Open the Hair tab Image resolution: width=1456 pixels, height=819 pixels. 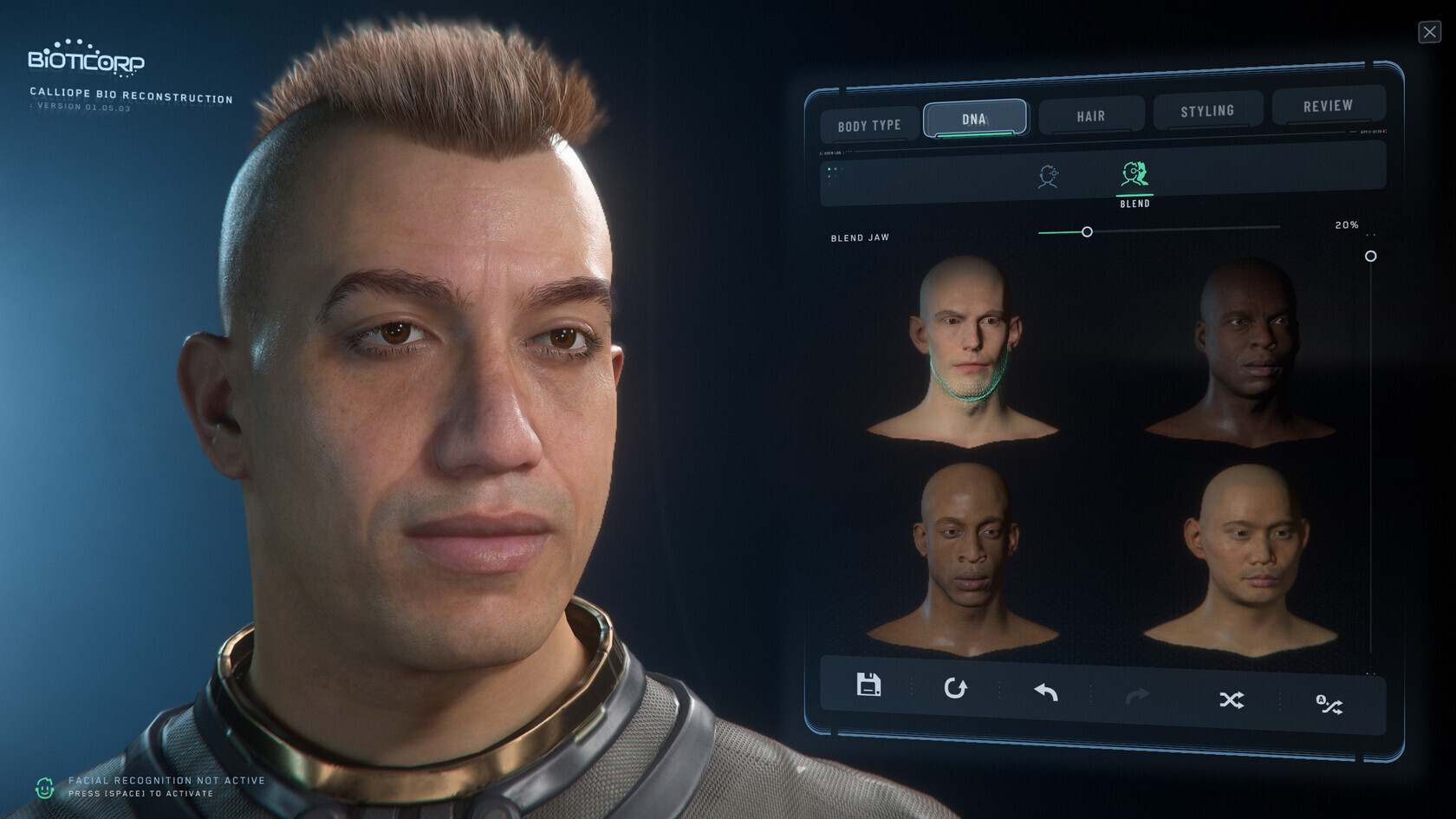[1090, 116]
